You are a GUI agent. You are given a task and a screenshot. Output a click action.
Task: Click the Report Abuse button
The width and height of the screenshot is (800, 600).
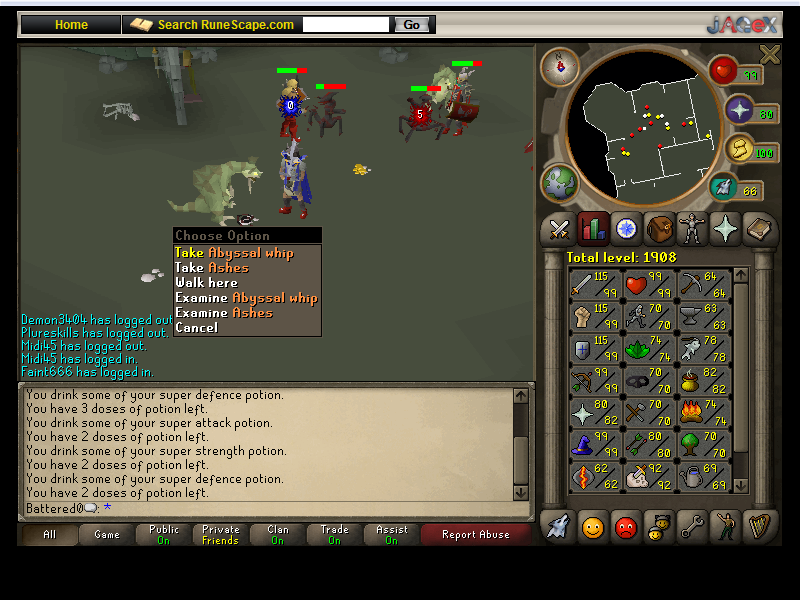(x=475, y=535)
